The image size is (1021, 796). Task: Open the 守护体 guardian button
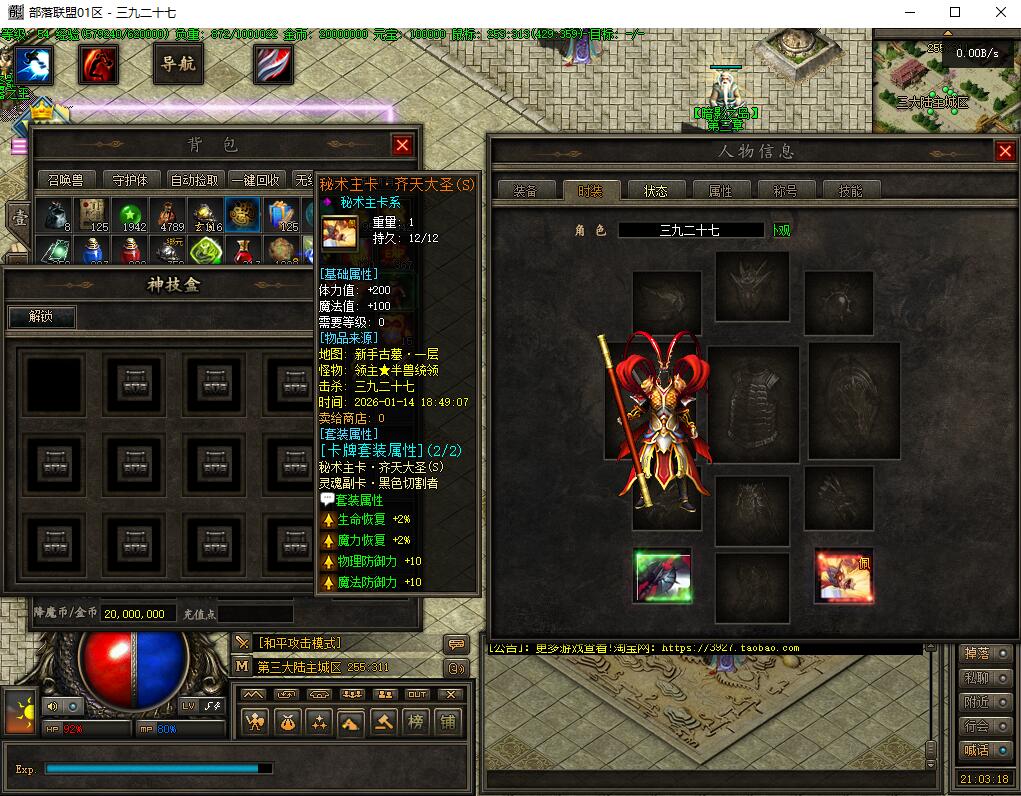(x=130, y=180)
